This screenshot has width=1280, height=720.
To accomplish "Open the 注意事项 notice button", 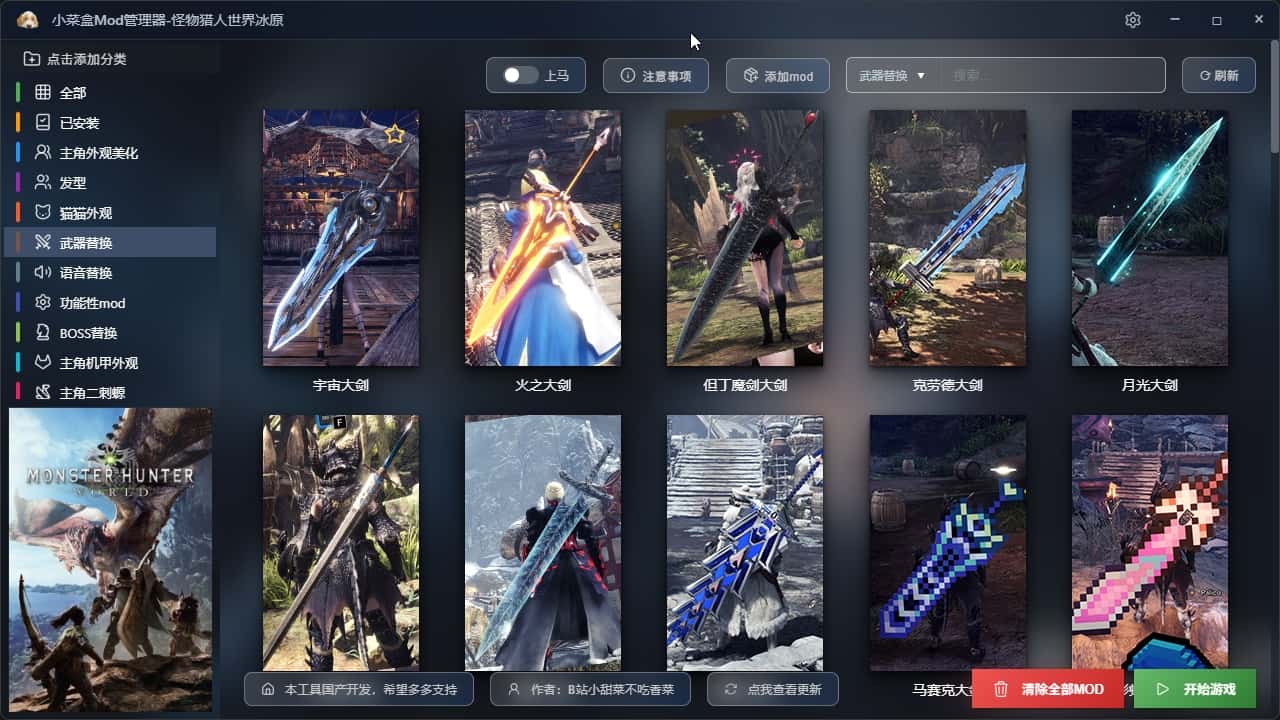I will [x=655, y=75].
